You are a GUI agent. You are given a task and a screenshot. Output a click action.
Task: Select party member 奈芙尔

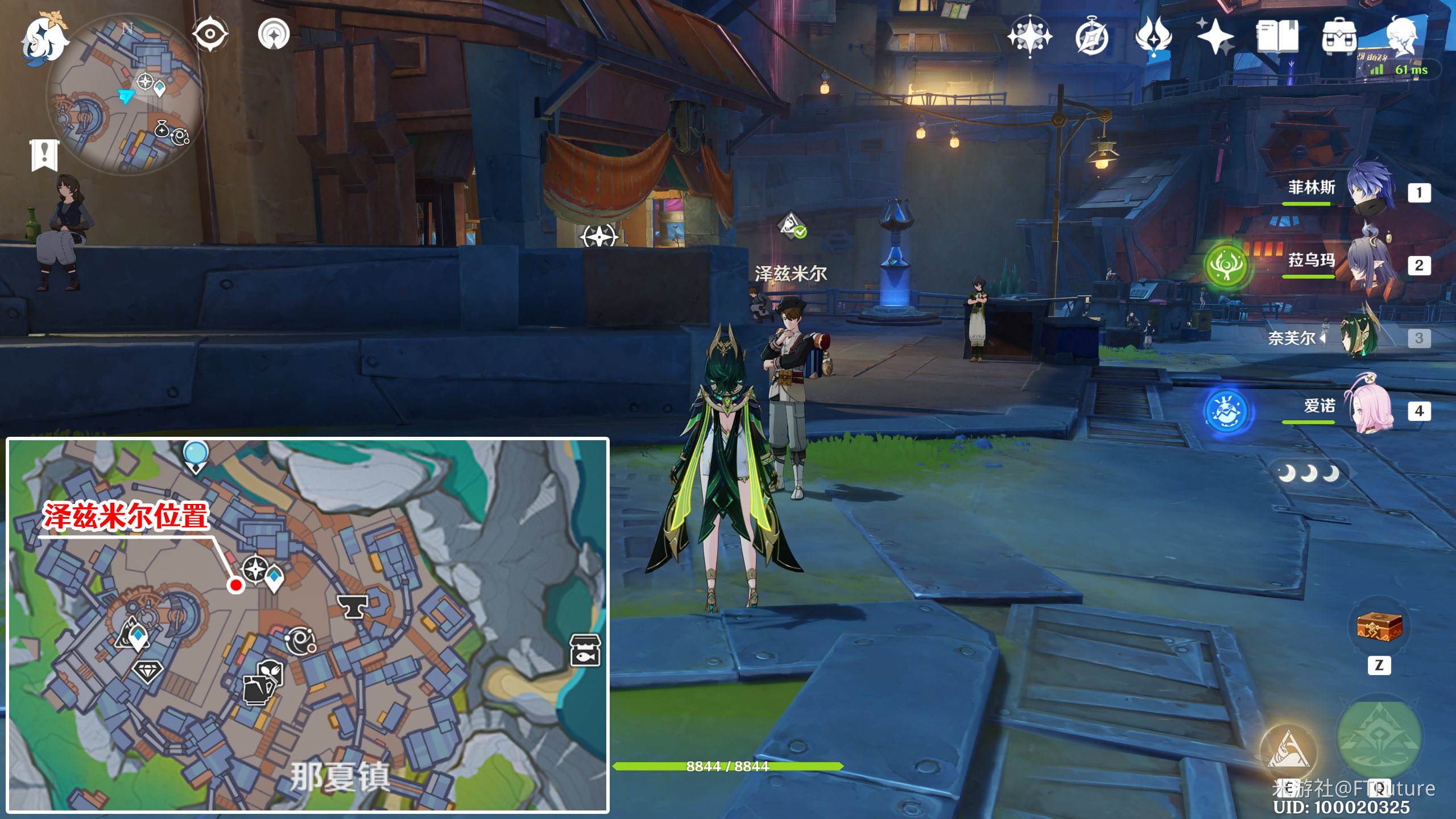click(1359, 337)
